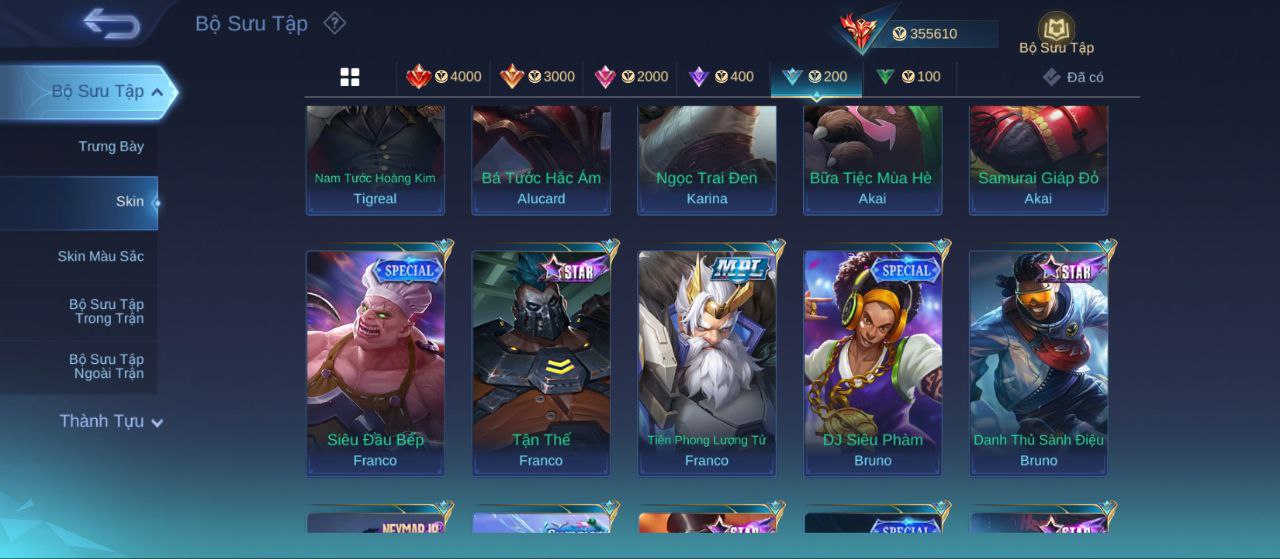Select the Skin sidebar entry
The width and height of the screenshot is (1280, 559).
[x=129, y=201]
